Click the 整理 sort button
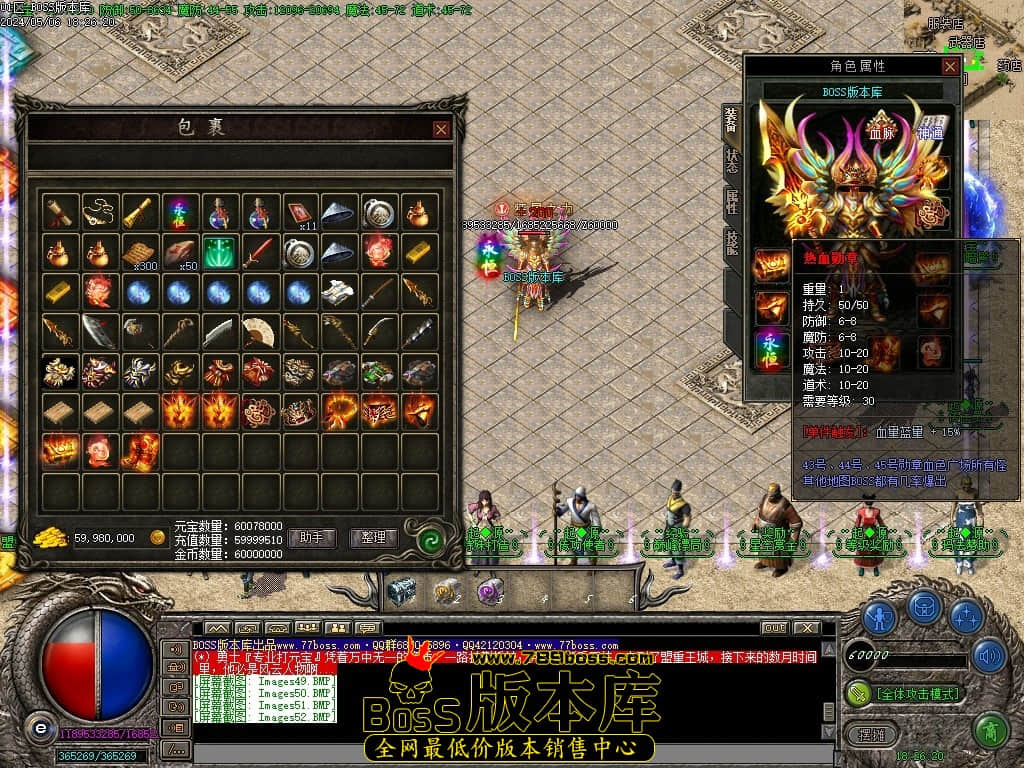Viewport: 1024px width, 768px height. point(374,538)
